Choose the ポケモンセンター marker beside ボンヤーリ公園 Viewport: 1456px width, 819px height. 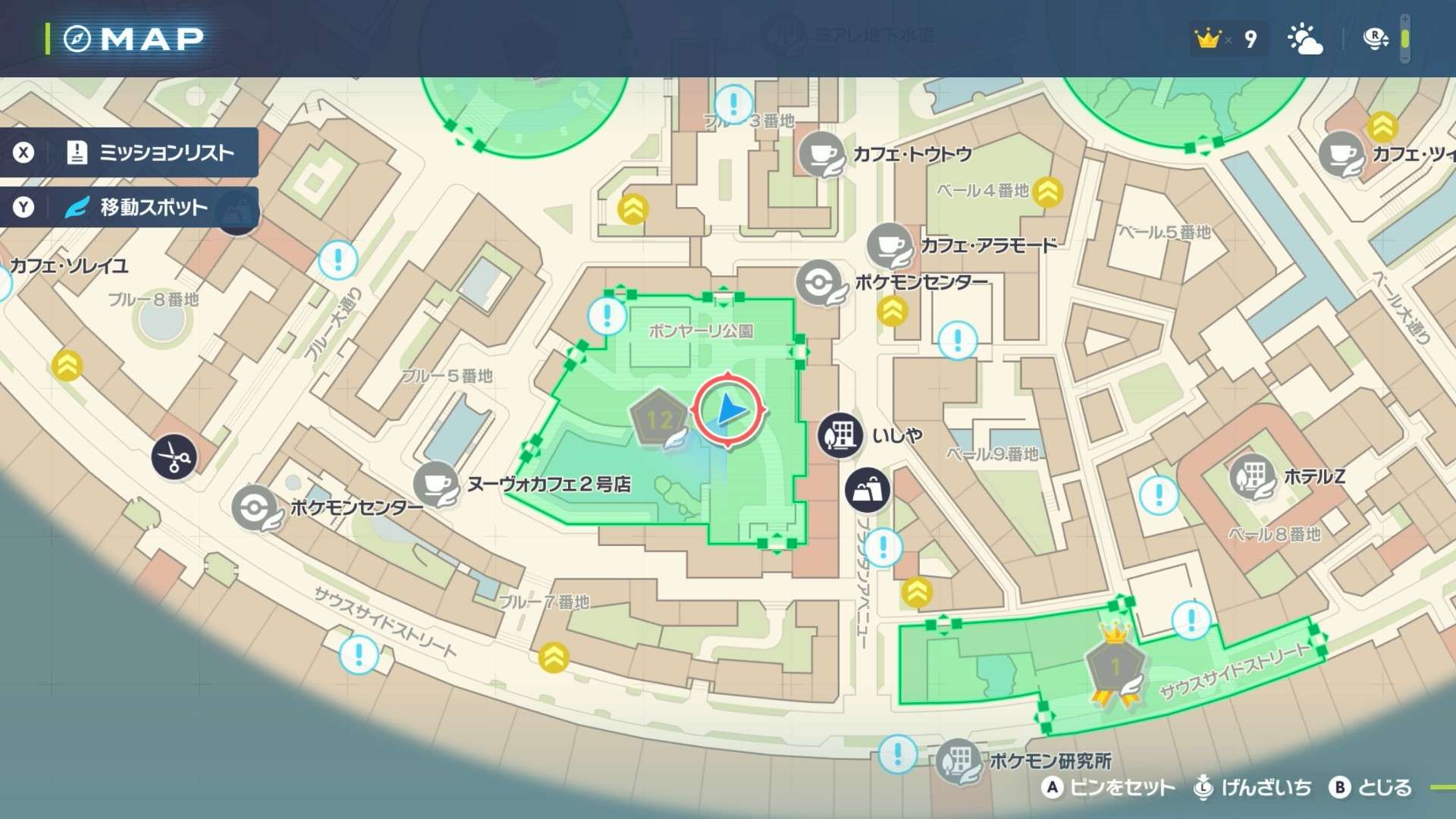(x=819, y=283)
